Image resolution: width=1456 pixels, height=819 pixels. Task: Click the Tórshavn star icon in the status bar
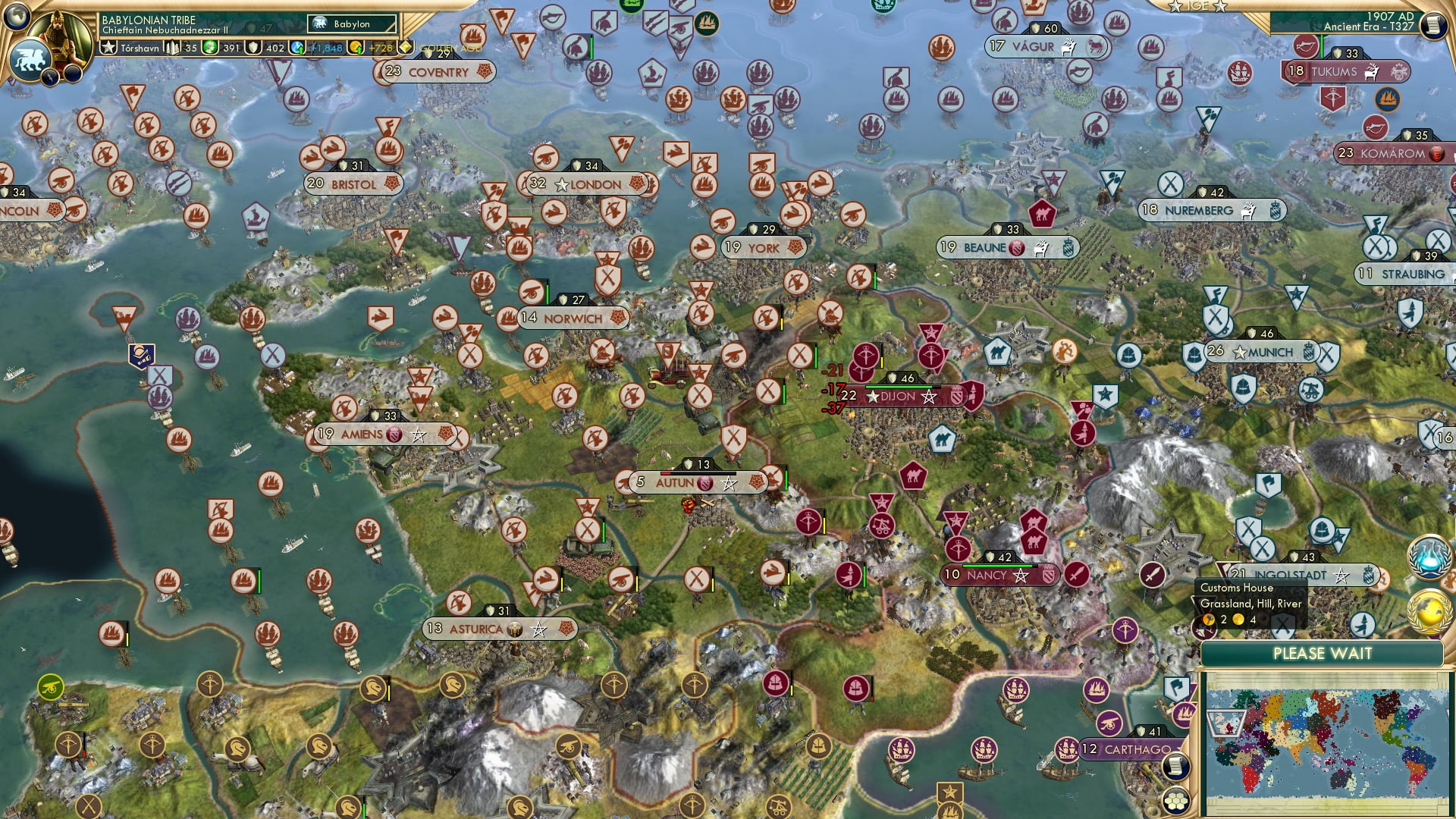(108, 47)
